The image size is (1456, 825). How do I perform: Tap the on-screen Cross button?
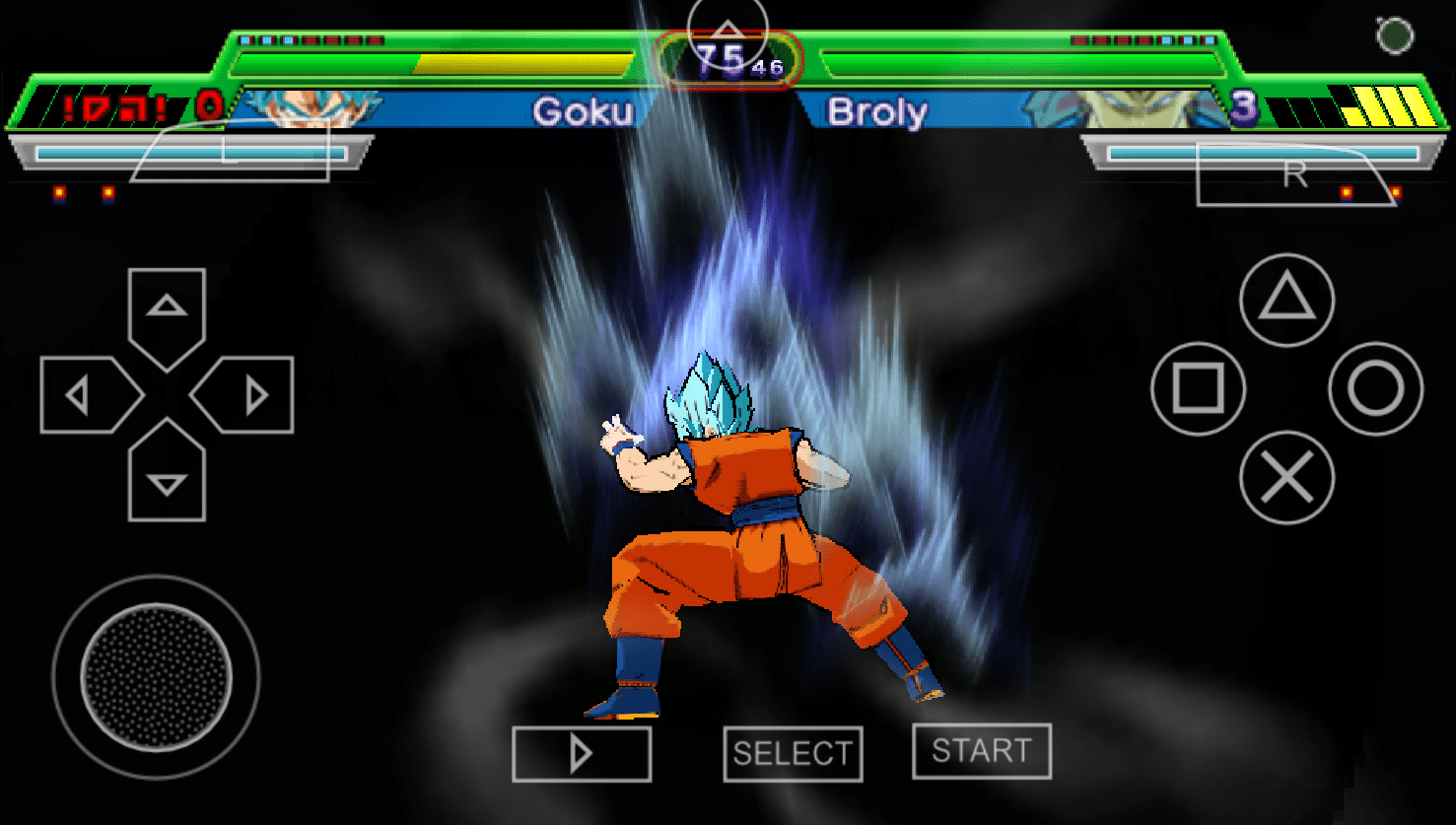point(1286,478)
